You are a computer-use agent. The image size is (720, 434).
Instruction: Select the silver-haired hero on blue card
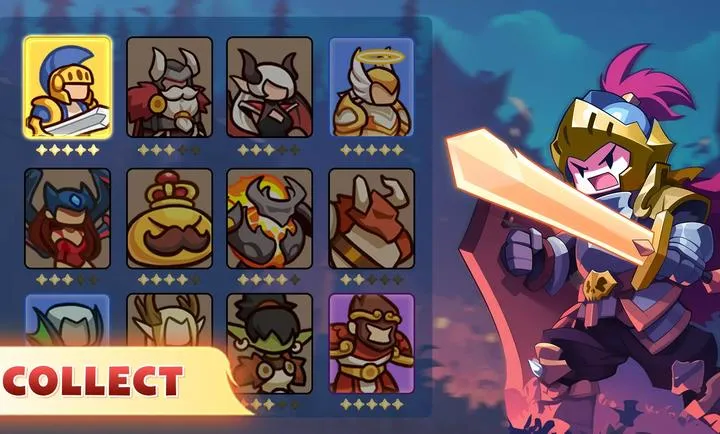[x=67, y=318]
